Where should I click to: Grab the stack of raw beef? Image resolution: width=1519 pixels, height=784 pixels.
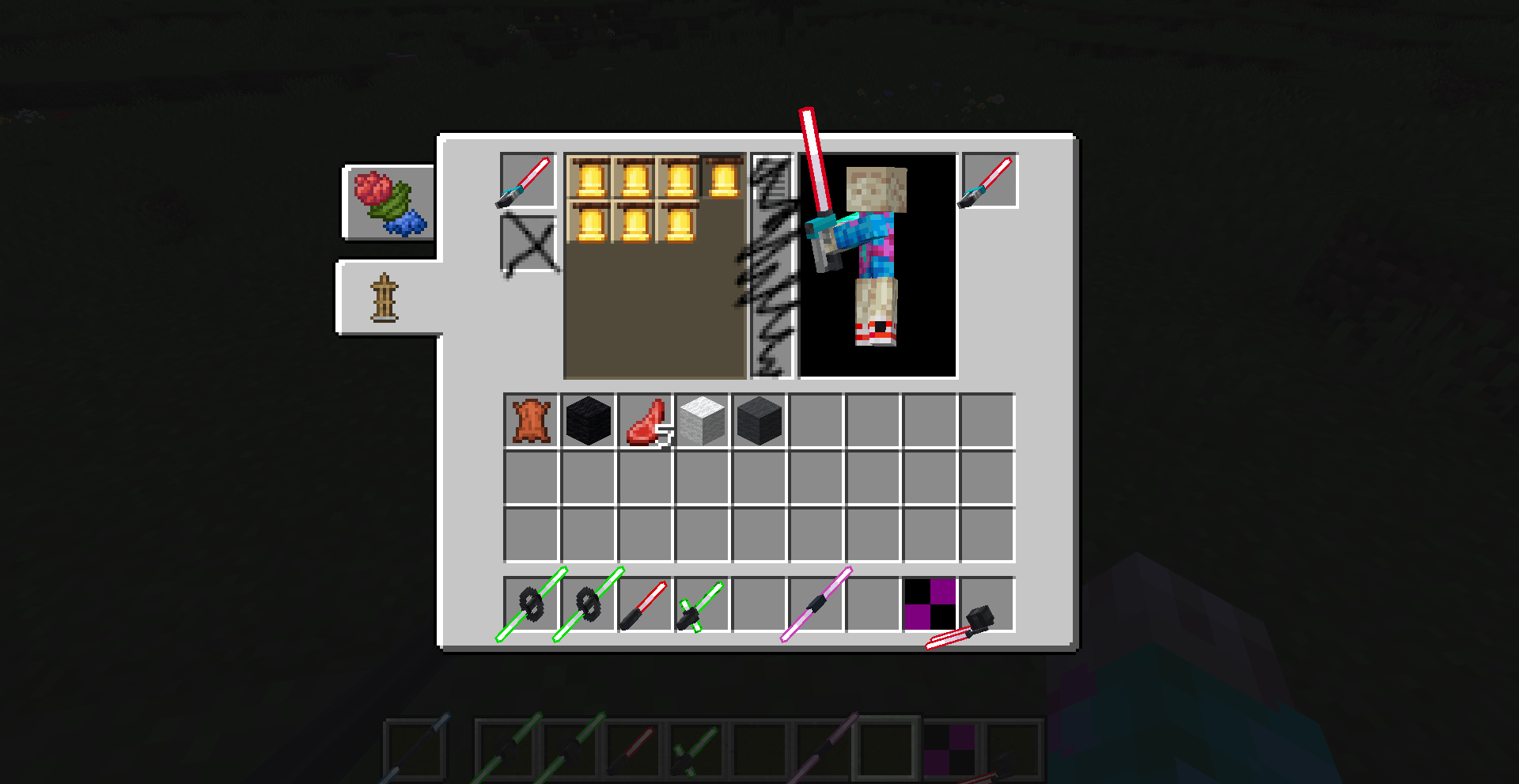coord(646,419)
